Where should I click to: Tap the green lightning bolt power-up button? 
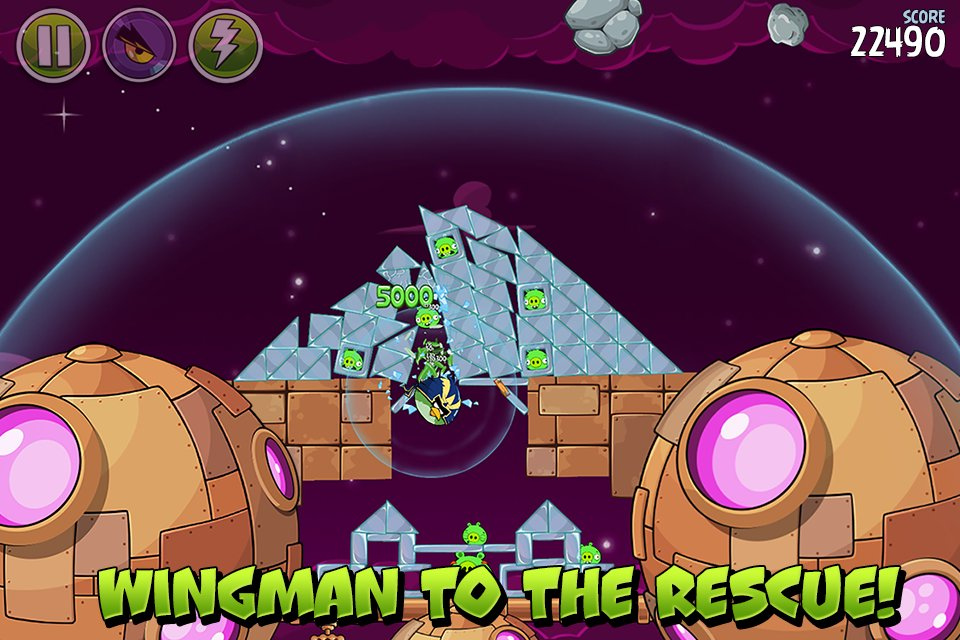(x=225, y=45)
